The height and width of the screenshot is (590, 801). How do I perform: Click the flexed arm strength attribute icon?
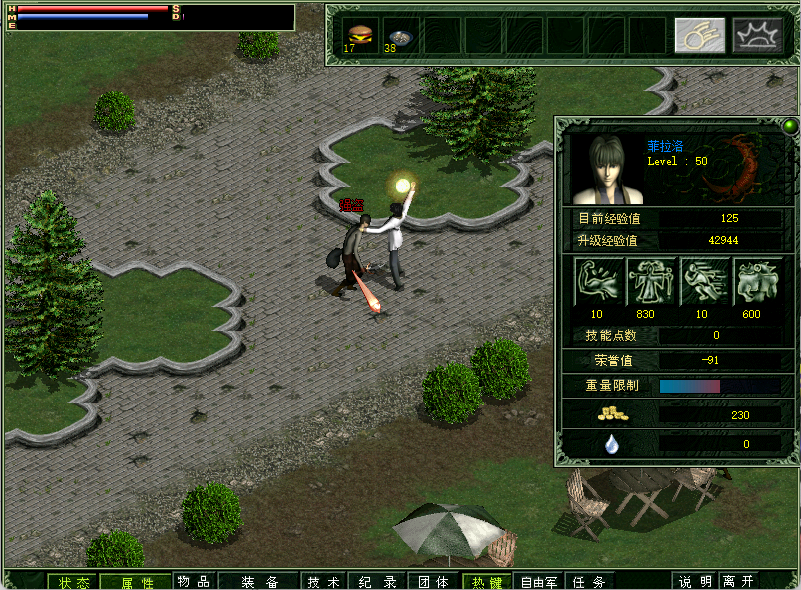tap(599, 282)
